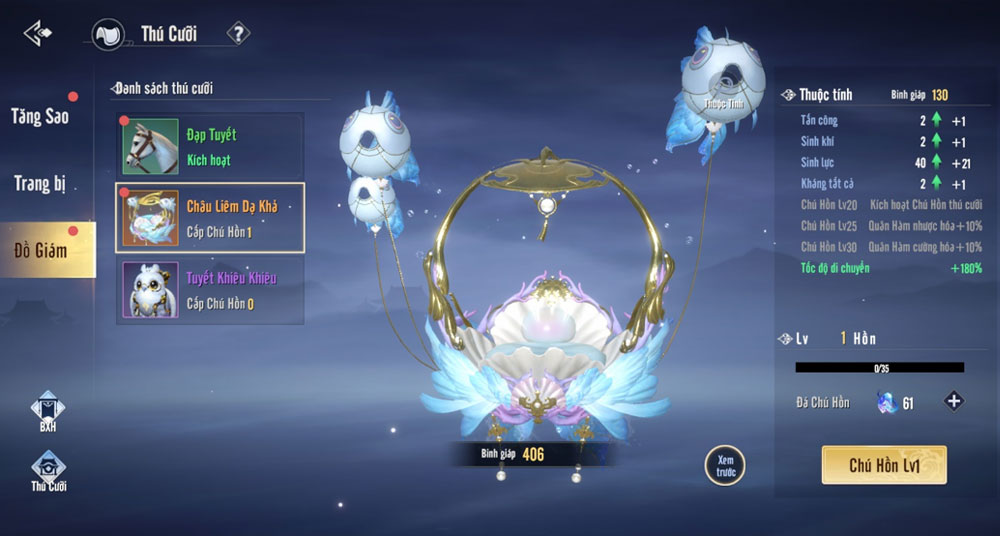This screenshot has height=536, width=1000.
Task: Switch to the Tăng Sao tab
Action: pyautogui.click(x=41, y=116)
